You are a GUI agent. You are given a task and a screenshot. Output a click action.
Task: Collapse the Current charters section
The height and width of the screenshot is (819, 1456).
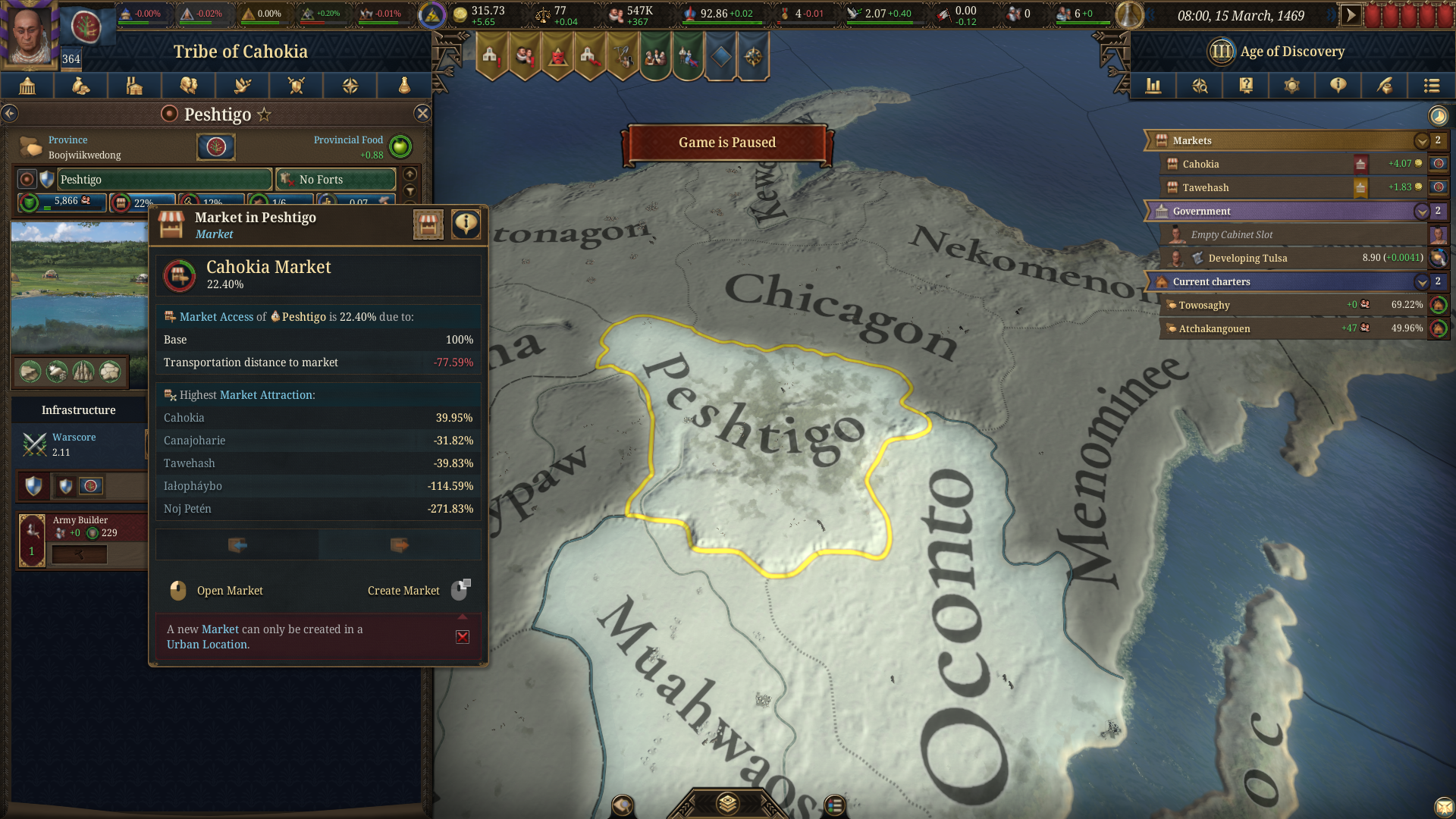[1423, 281]
